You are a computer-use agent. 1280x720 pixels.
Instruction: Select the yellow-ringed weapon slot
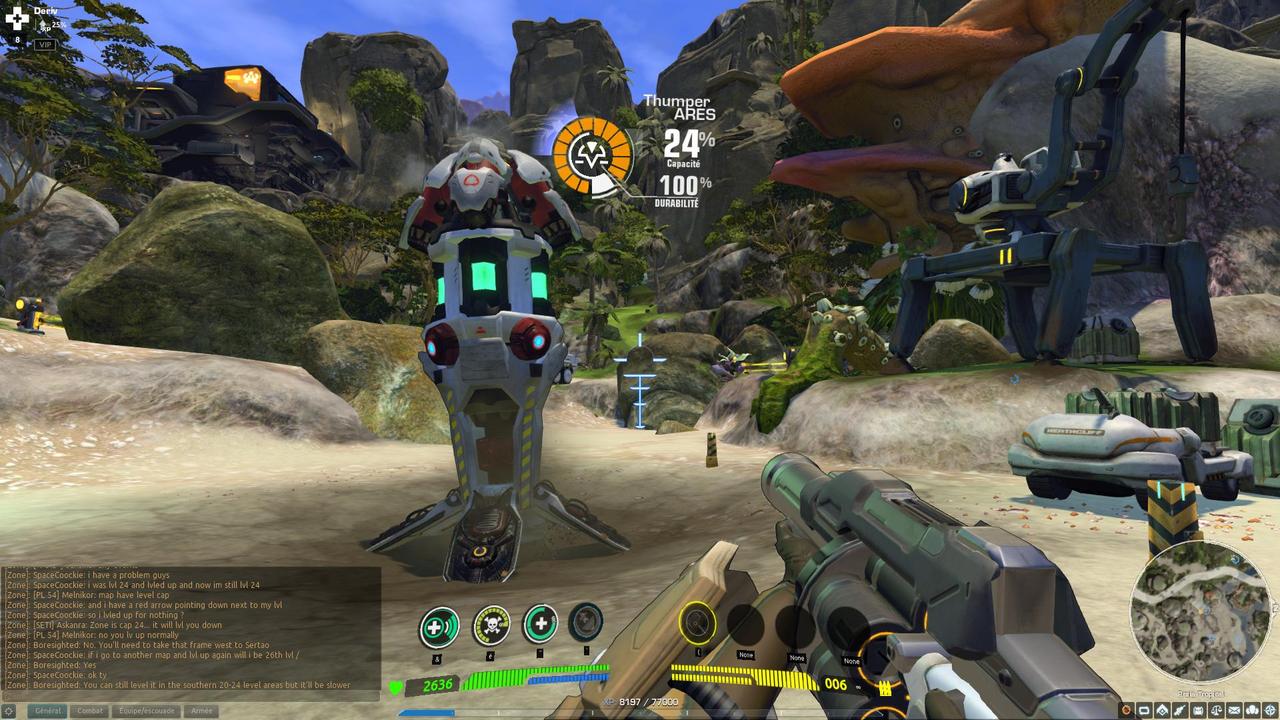point(697,624)
